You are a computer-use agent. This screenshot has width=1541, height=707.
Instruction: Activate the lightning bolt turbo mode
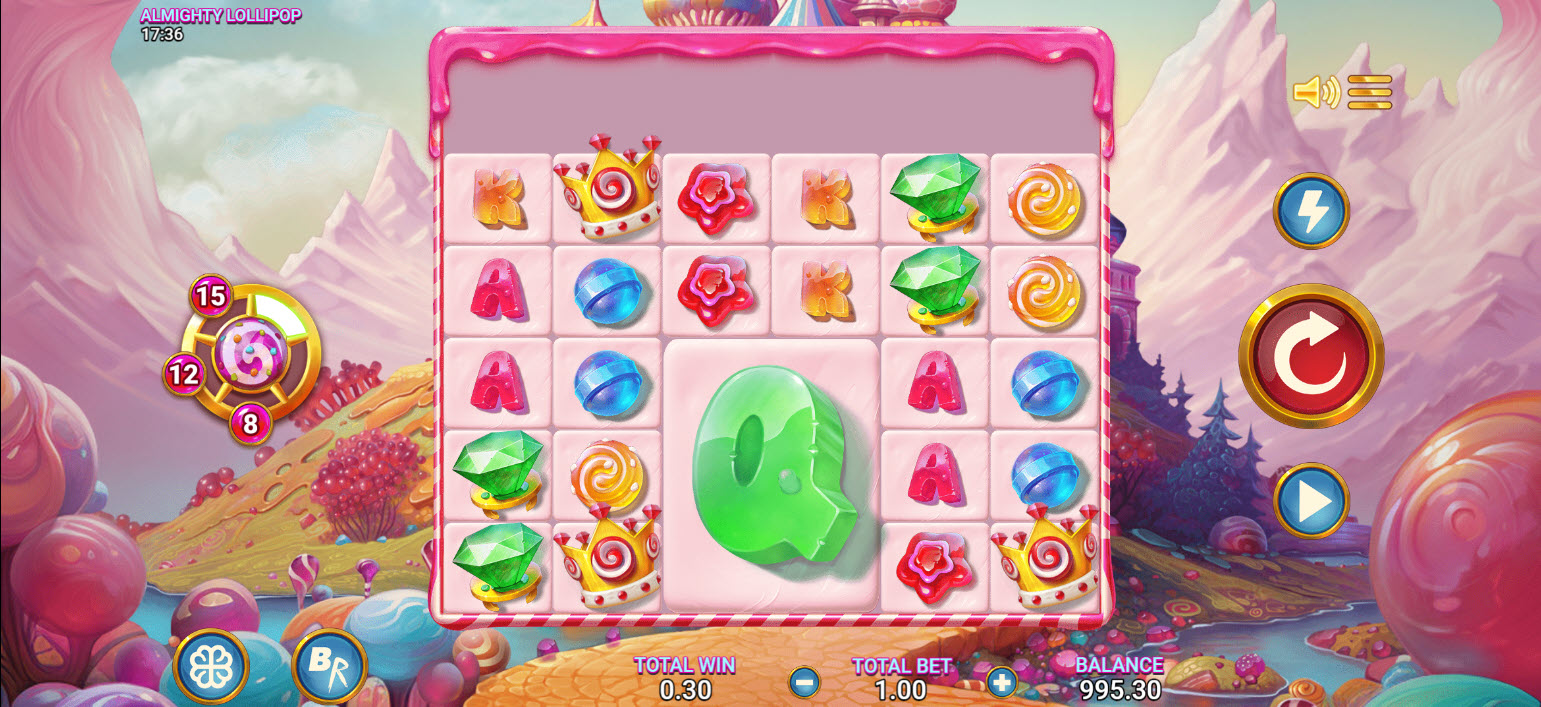[x=1311, y=211]
